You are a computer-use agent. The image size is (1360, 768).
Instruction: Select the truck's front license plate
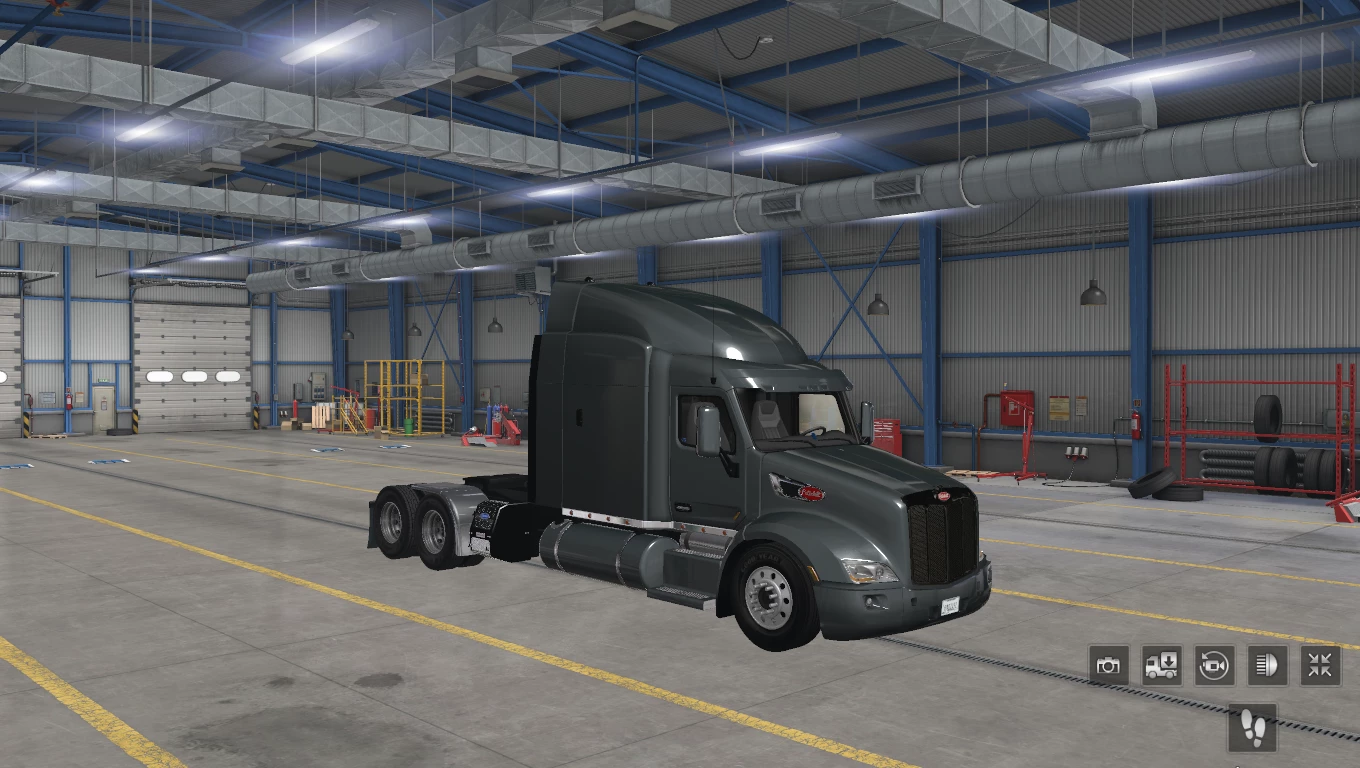[x=949, y=604]
